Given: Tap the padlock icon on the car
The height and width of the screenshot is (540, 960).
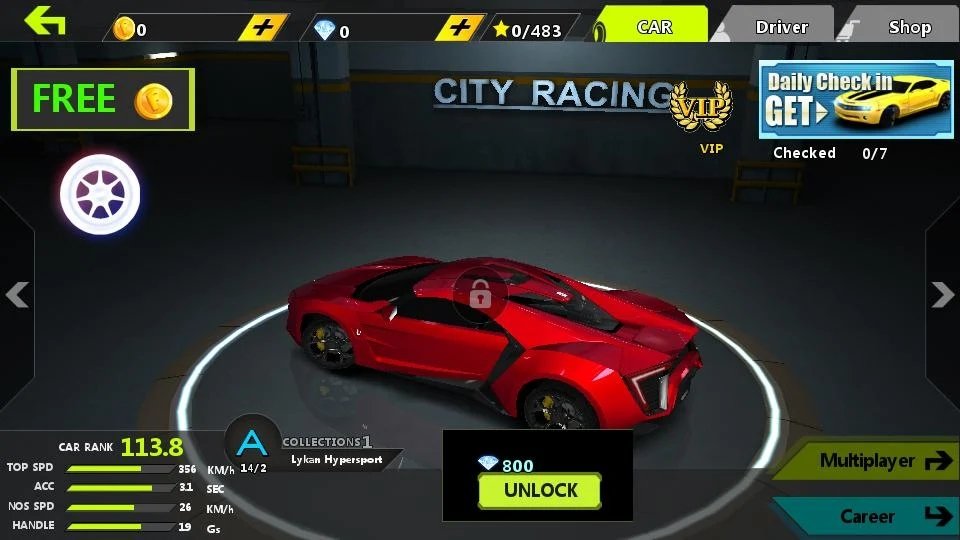Looking at the screenshot, I should point(480,294).
